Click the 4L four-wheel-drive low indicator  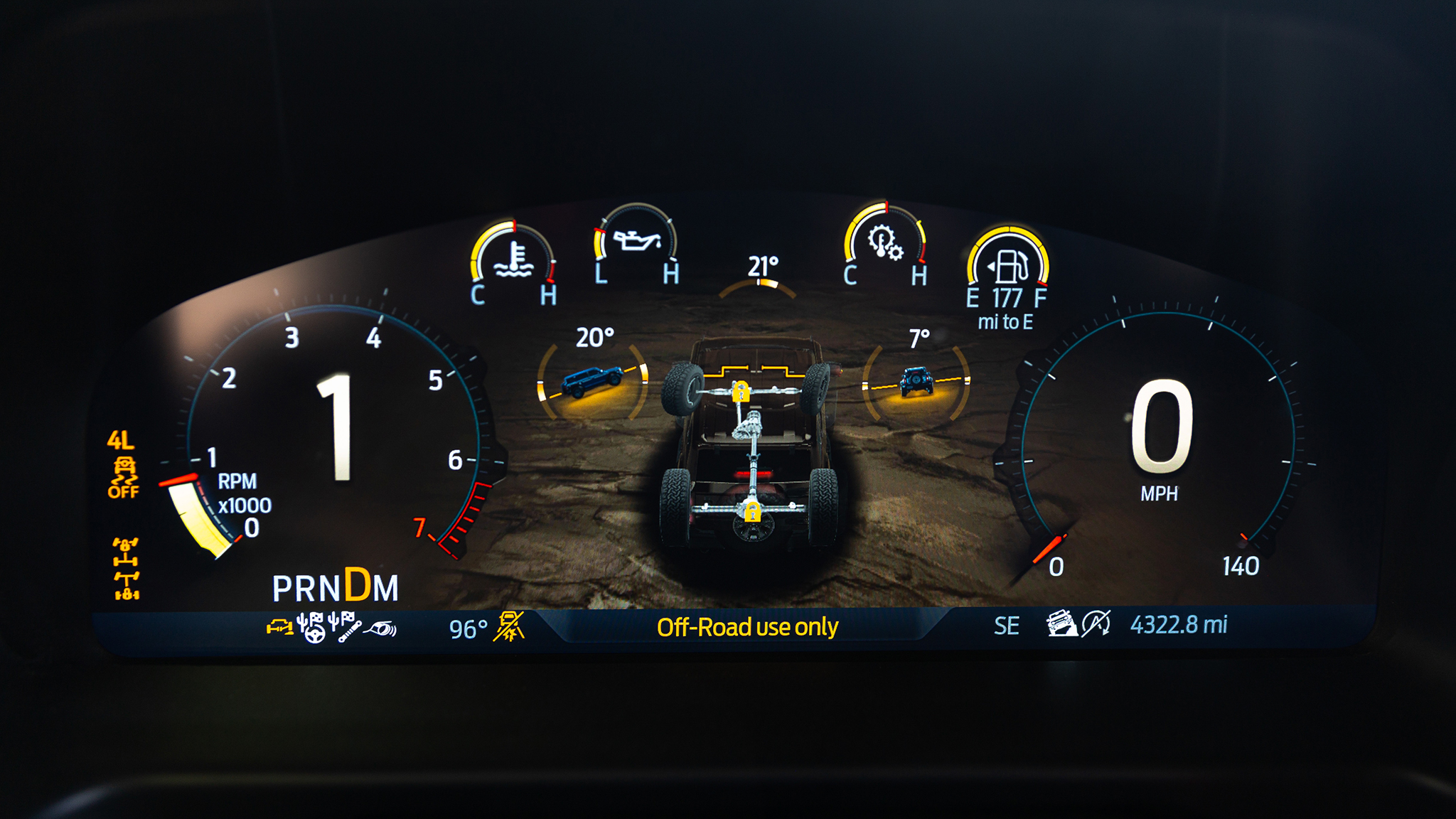[120, 440]
